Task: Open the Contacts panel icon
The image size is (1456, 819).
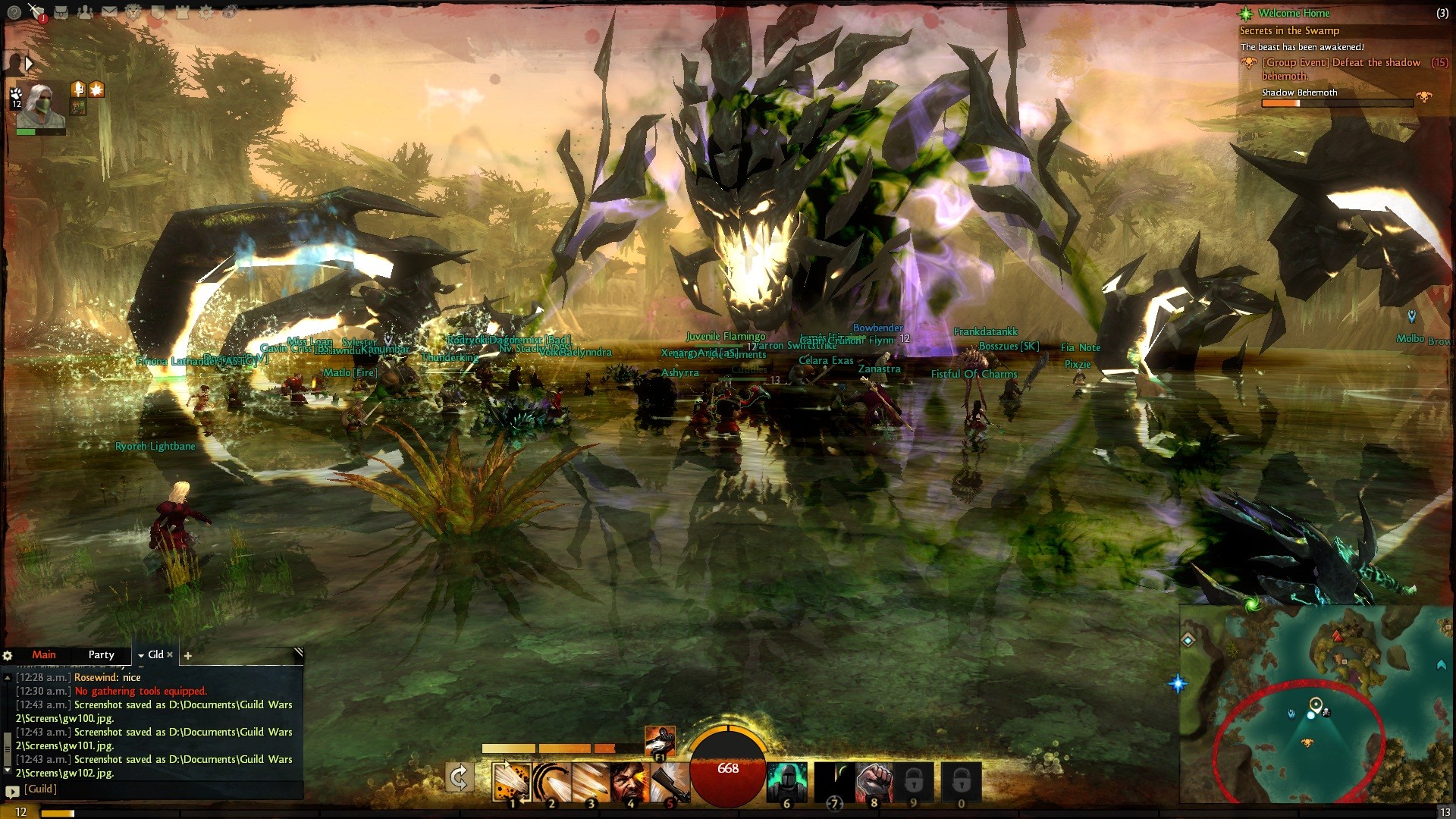Action: 85,12
